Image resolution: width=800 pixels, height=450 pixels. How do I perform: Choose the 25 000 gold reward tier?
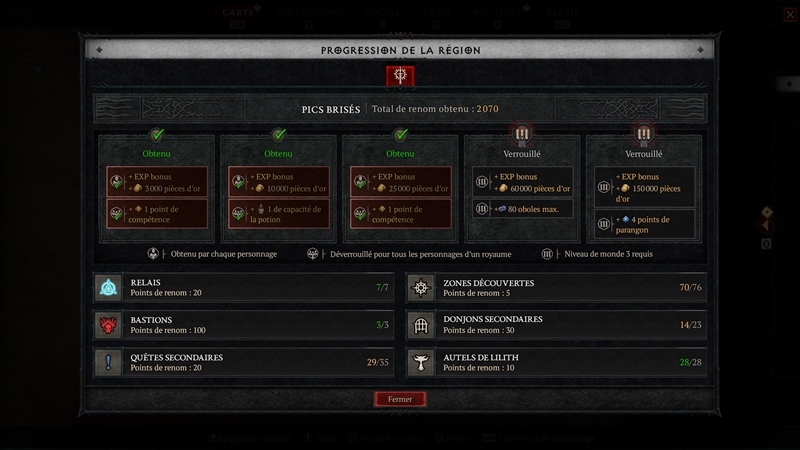pyautogui.click(x=400, y=188)
